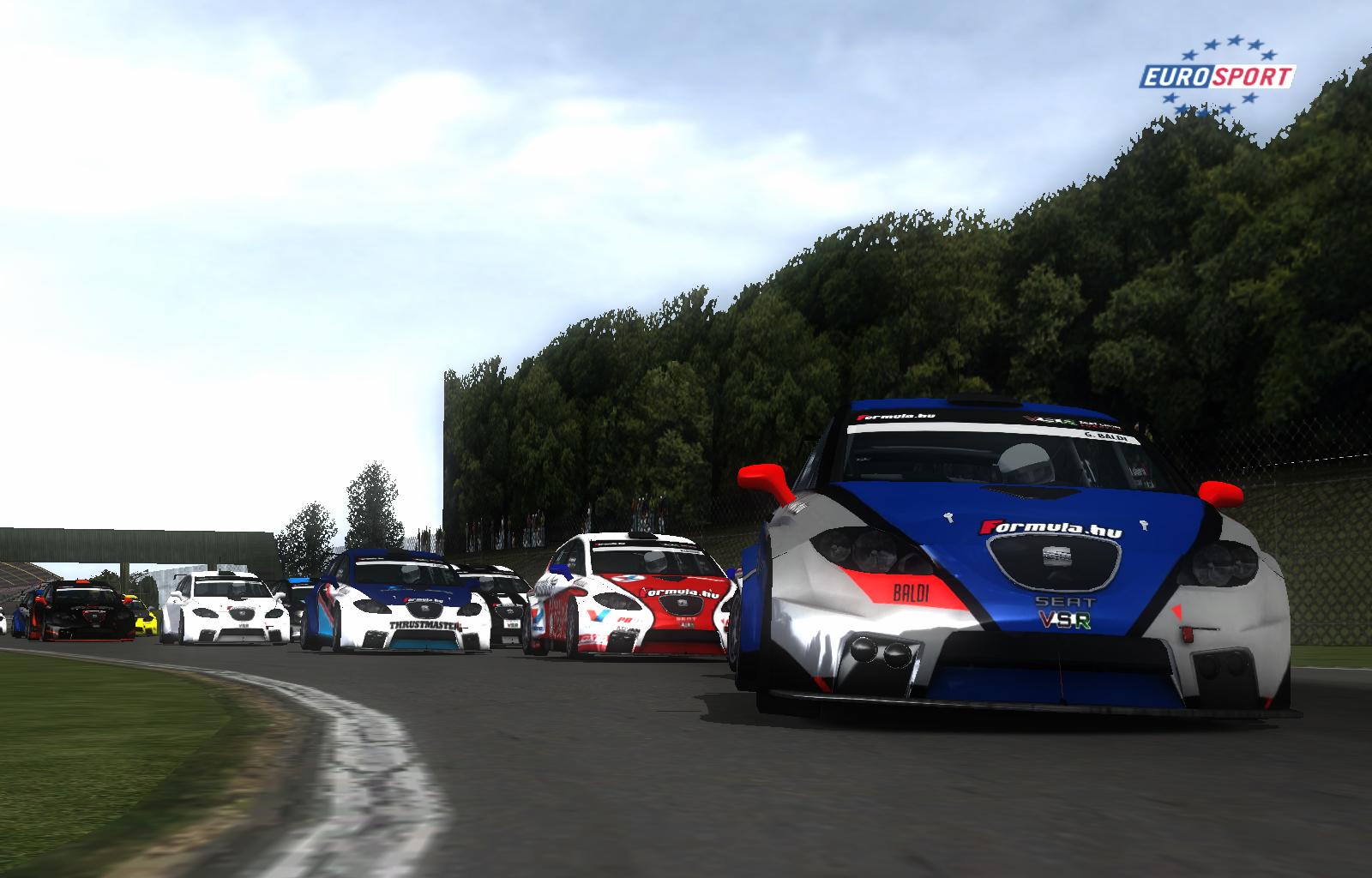Click the Eurosport logo overlay
This screenshot has height=878, width=1372.
[x=1216, y=77]
